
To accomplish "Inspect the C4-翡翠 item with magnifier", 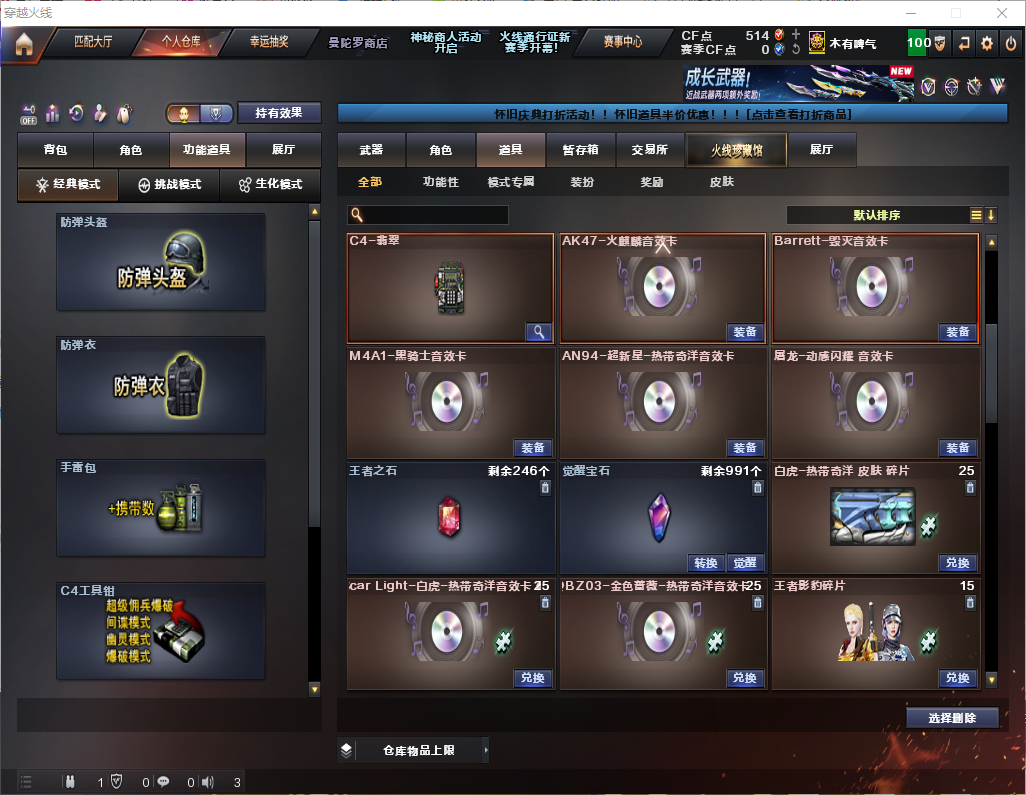I will [538, 332].
